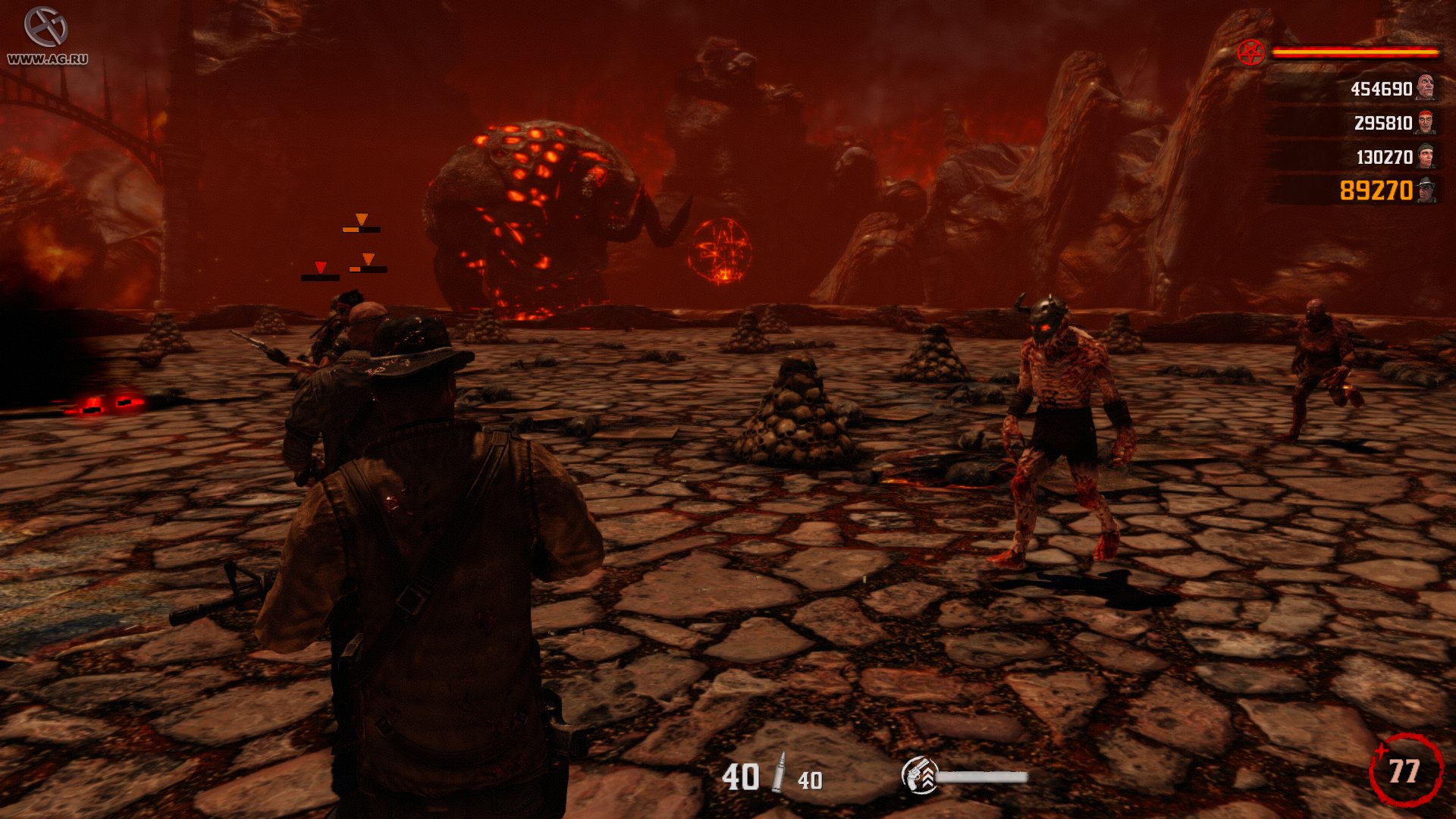
Task: Click the red bandana player portrait
Action: pos(1426,121)
